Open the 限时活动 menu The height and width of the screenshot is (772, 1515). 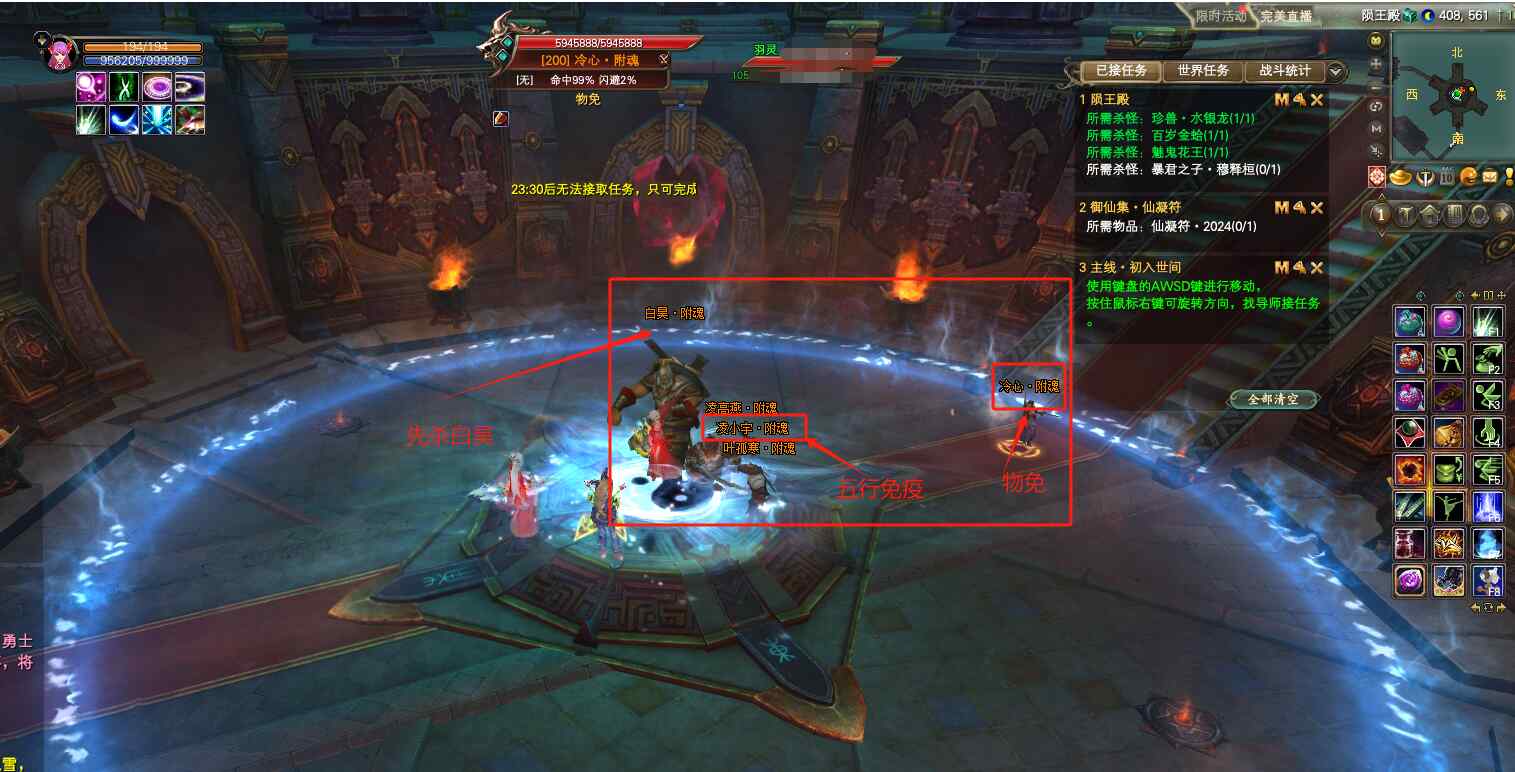pos(1221,16)
